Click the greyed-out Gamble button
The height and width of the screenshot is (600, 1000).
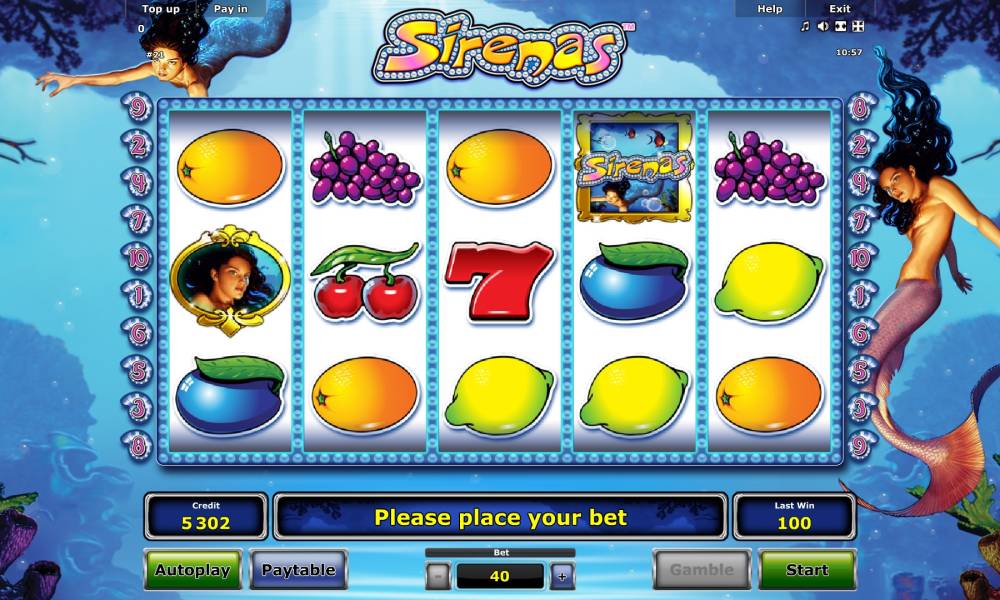[701, 570]
